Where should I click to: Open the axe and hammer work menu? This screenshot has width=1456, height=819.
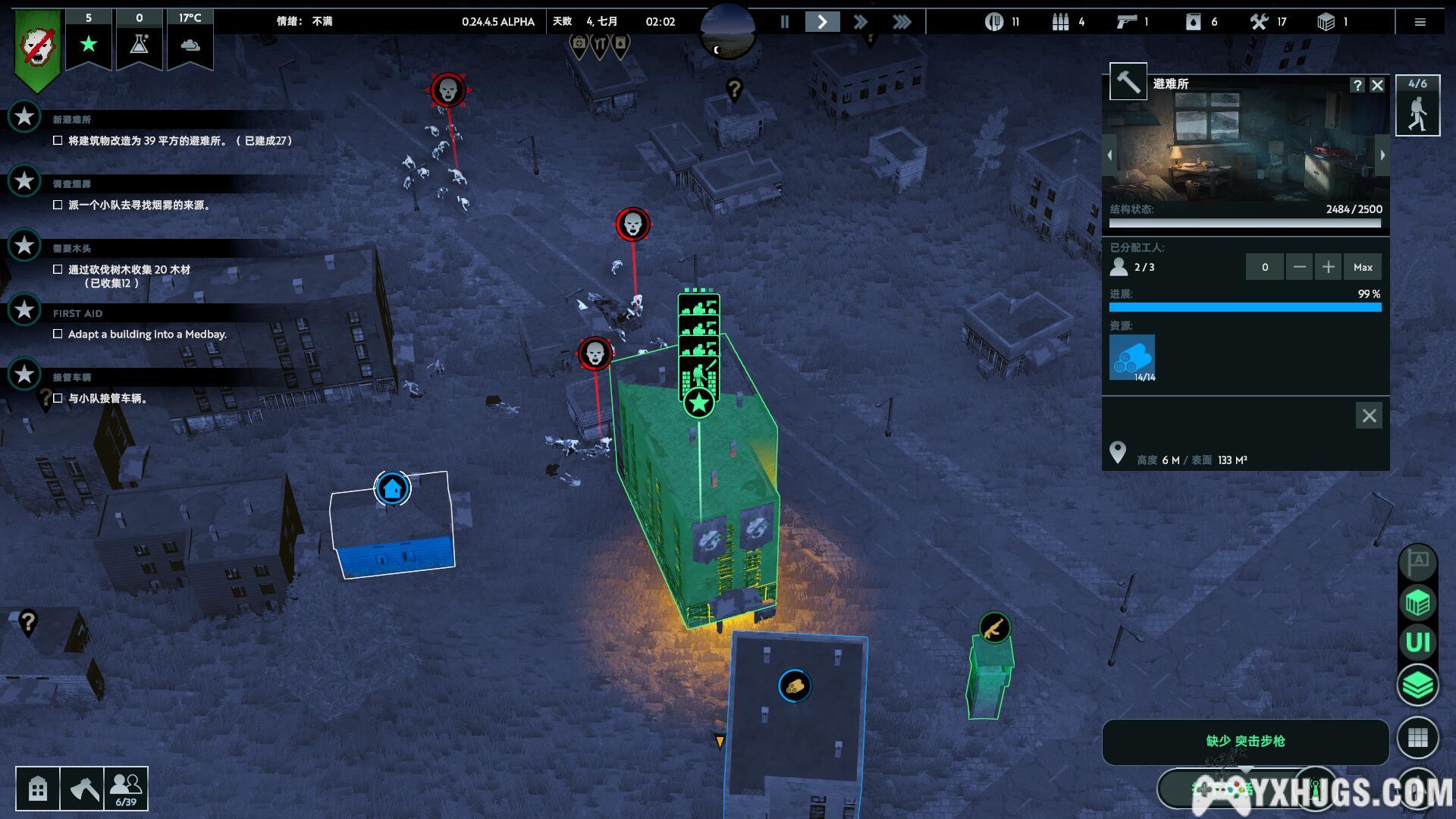(x=82, y=789)
